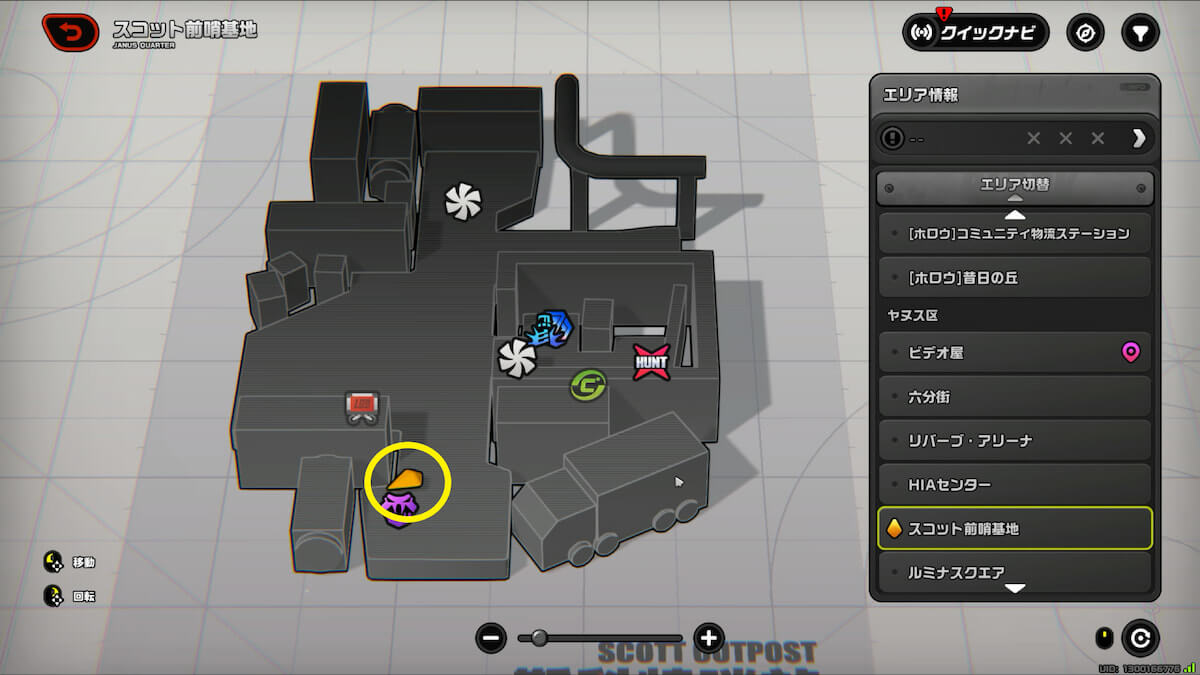Select スコット前哨基地 area entry

[x=1015, y=529]
